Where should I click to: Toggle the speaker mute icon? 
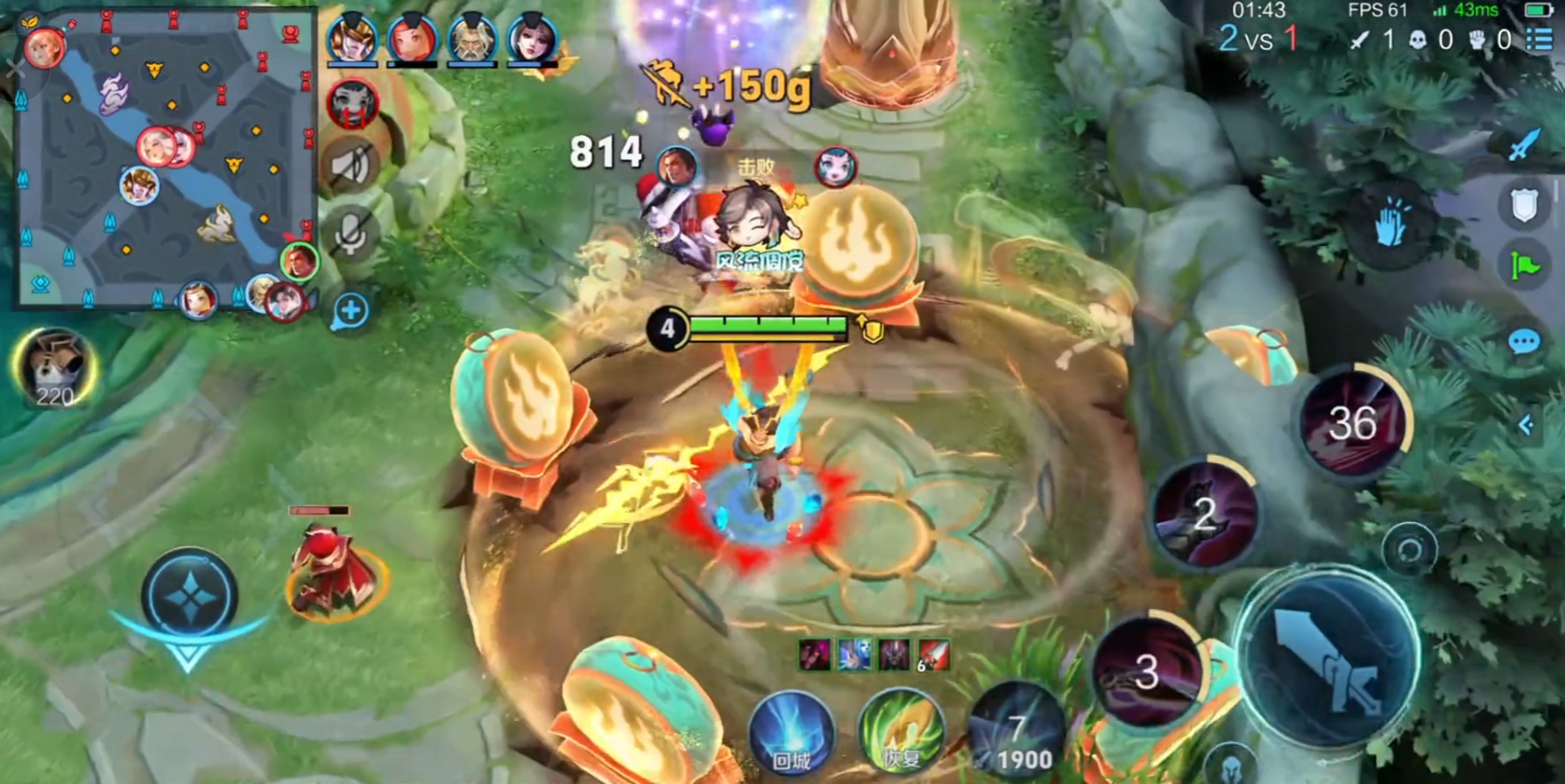tap(351, 166)
